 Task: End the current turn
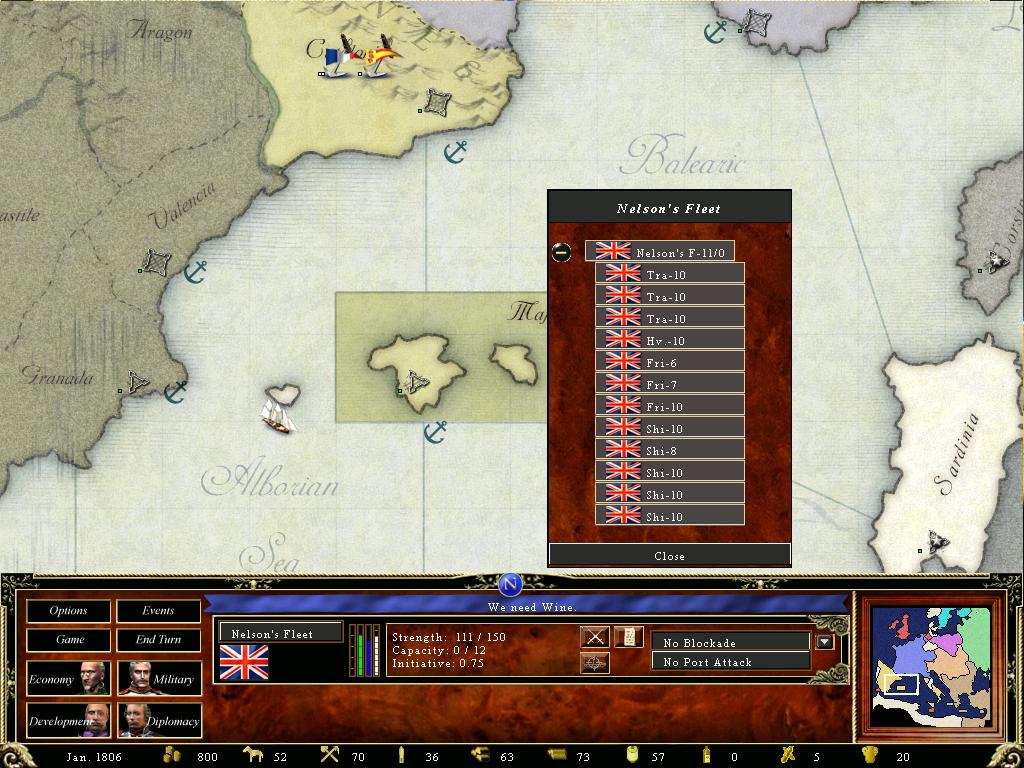coord(158,639)
